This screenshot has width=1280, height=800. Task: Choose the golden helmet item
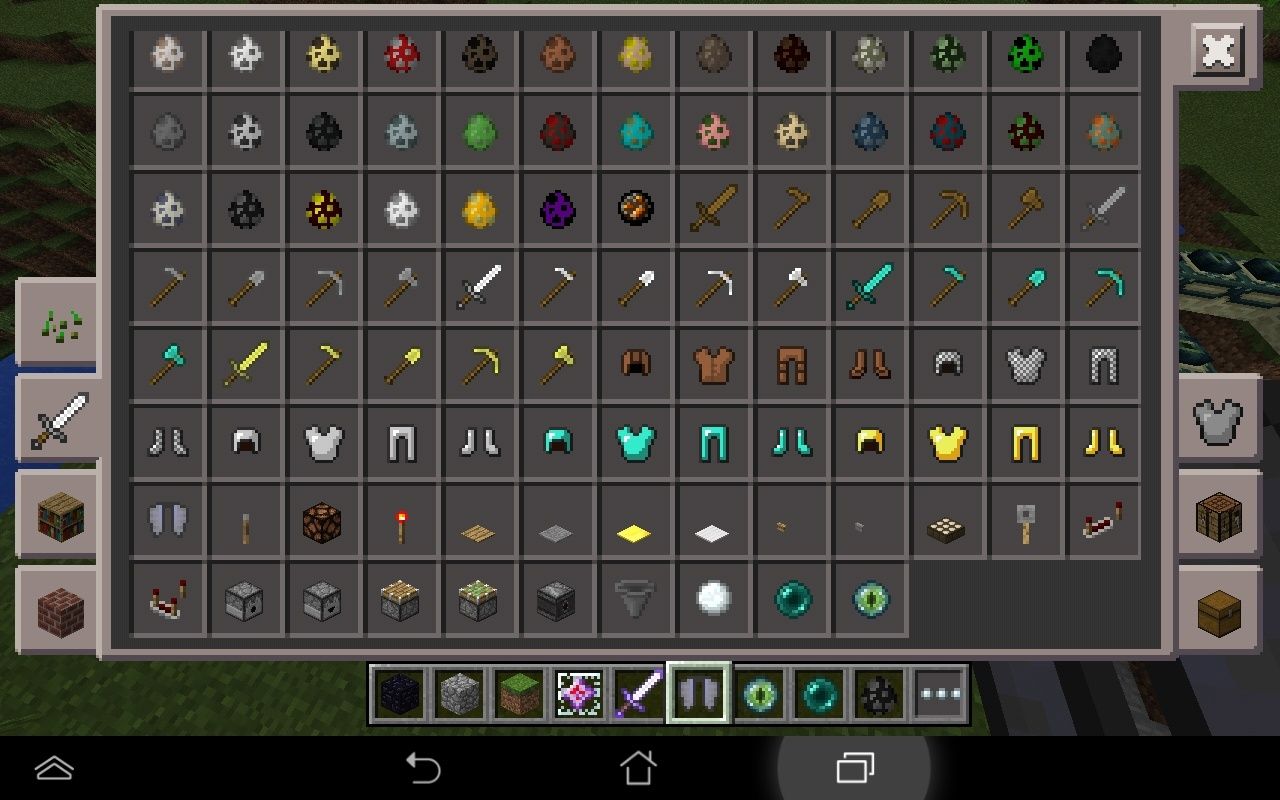point(870,441)
